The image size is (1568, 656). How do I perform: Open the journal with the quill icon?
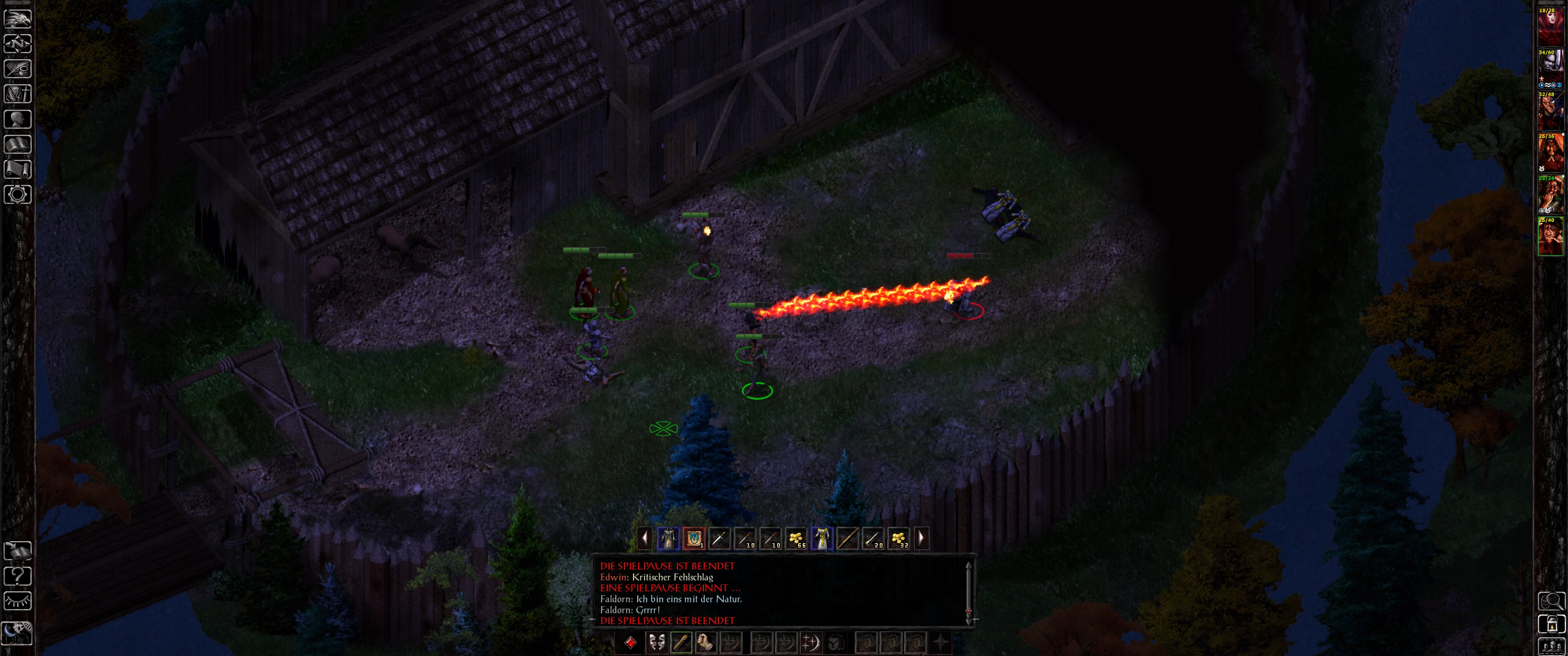[x=18, y=69]
